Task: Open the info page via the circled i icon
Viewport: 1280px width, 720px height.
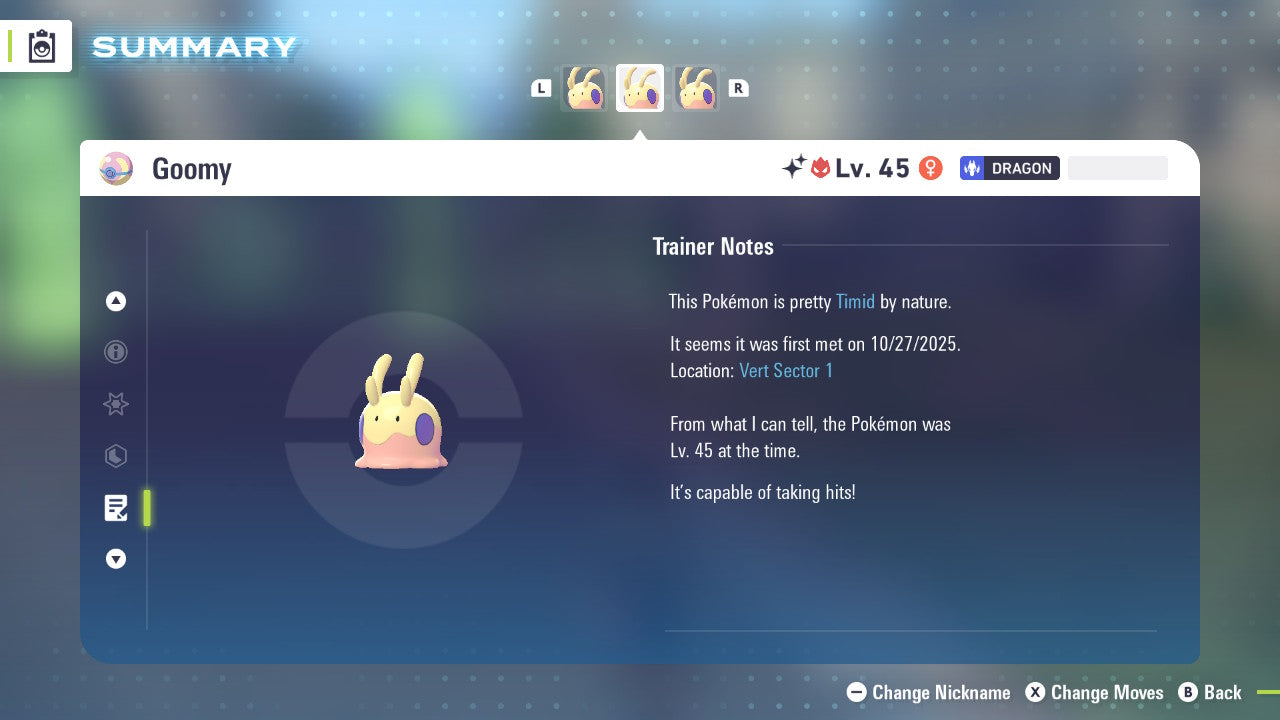Action: pyautogui.click(x=116, y=352)
